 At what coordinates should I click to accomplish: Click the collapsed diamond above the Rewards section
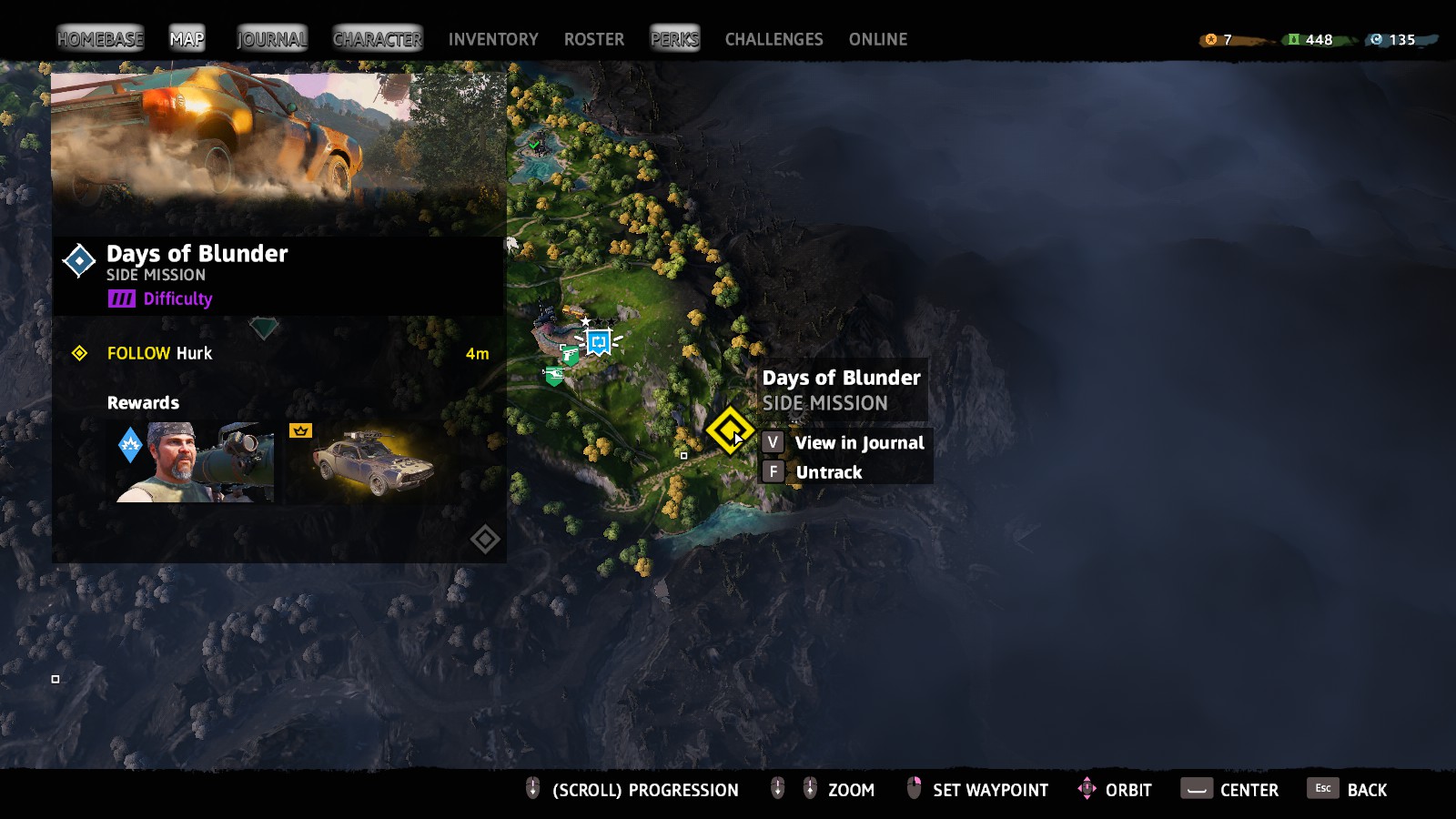(265, 325)
